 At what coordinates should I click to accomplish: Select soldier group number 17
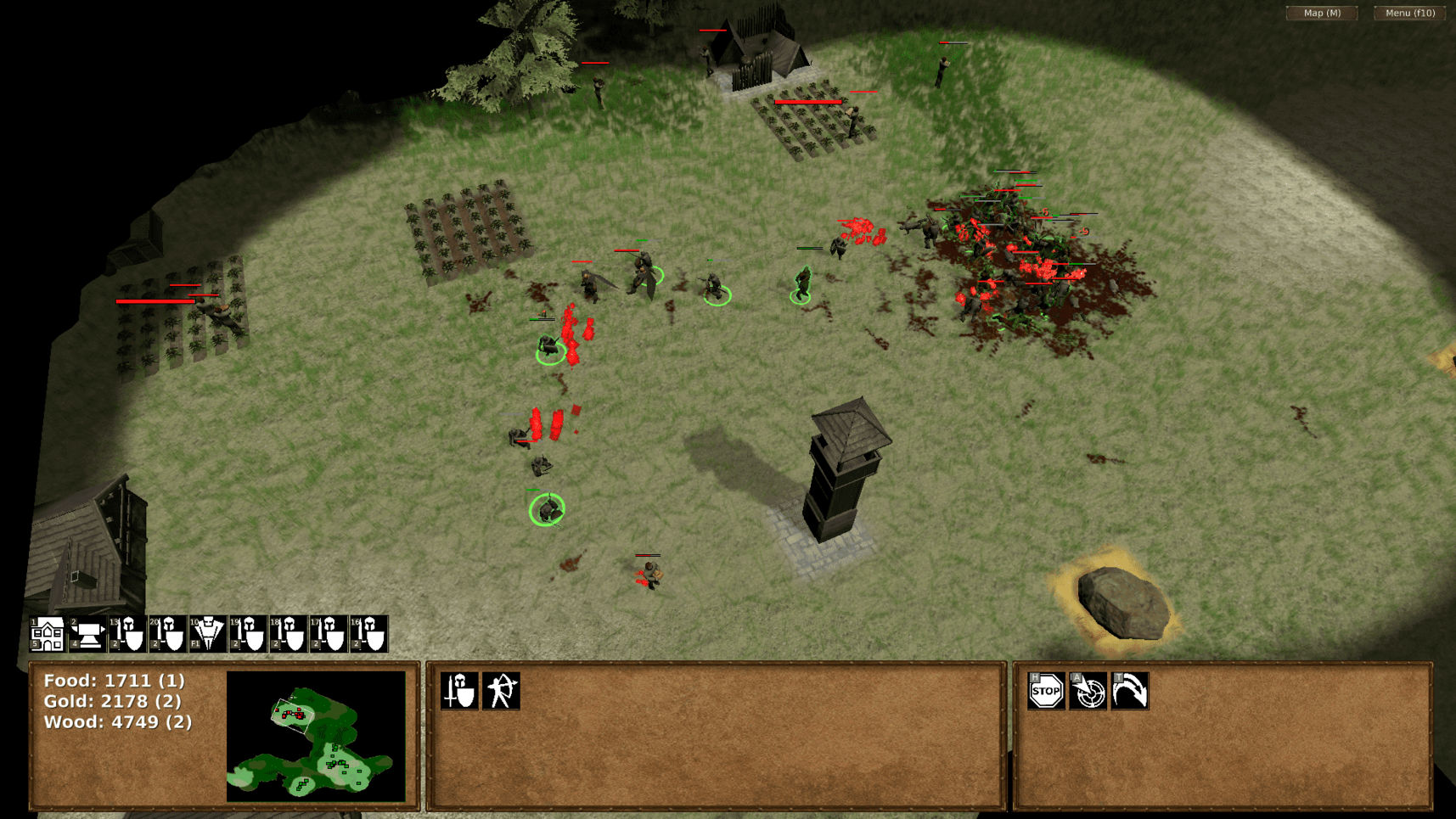pyautogui.click(x=328, y=634)
